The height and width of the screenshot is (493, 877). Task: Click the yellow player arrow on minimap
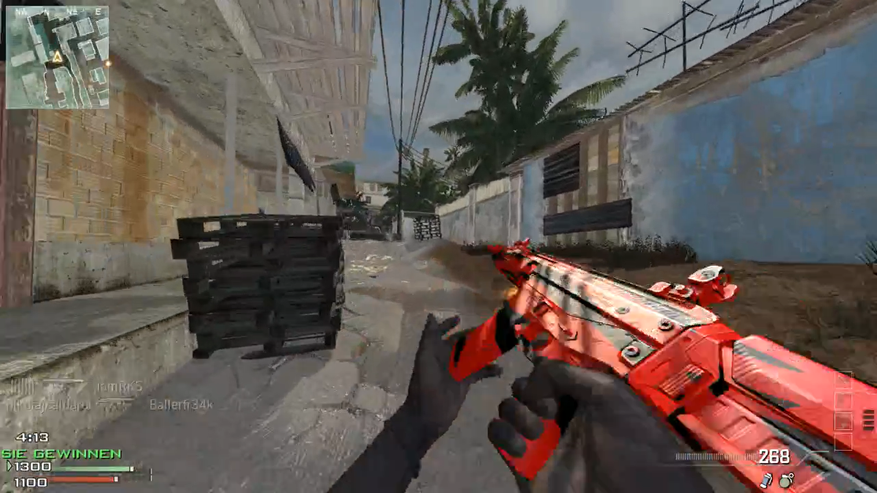point(58,56)
